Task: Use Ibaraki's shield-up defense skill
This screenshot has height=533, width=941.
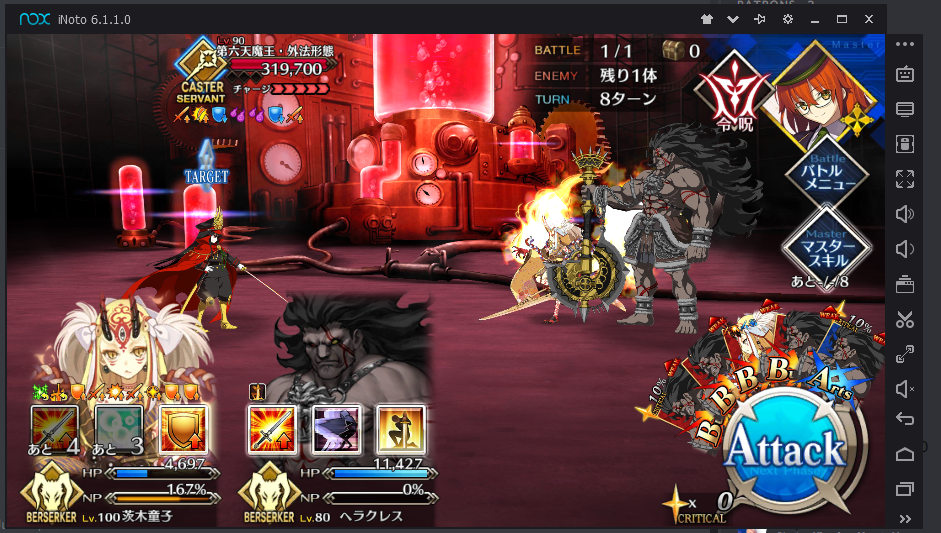Action: pos(184,427)
